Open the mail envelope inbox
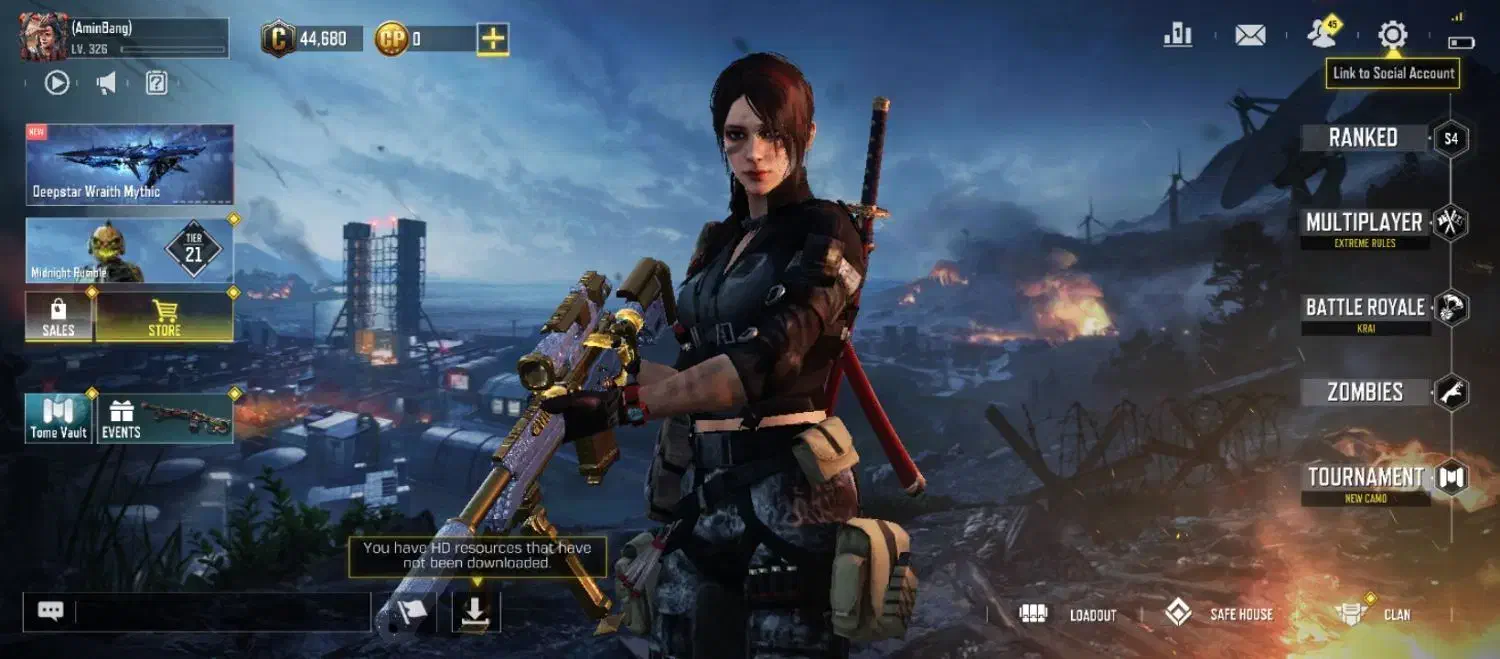The image size is (1500, 659). [1250, 36]
